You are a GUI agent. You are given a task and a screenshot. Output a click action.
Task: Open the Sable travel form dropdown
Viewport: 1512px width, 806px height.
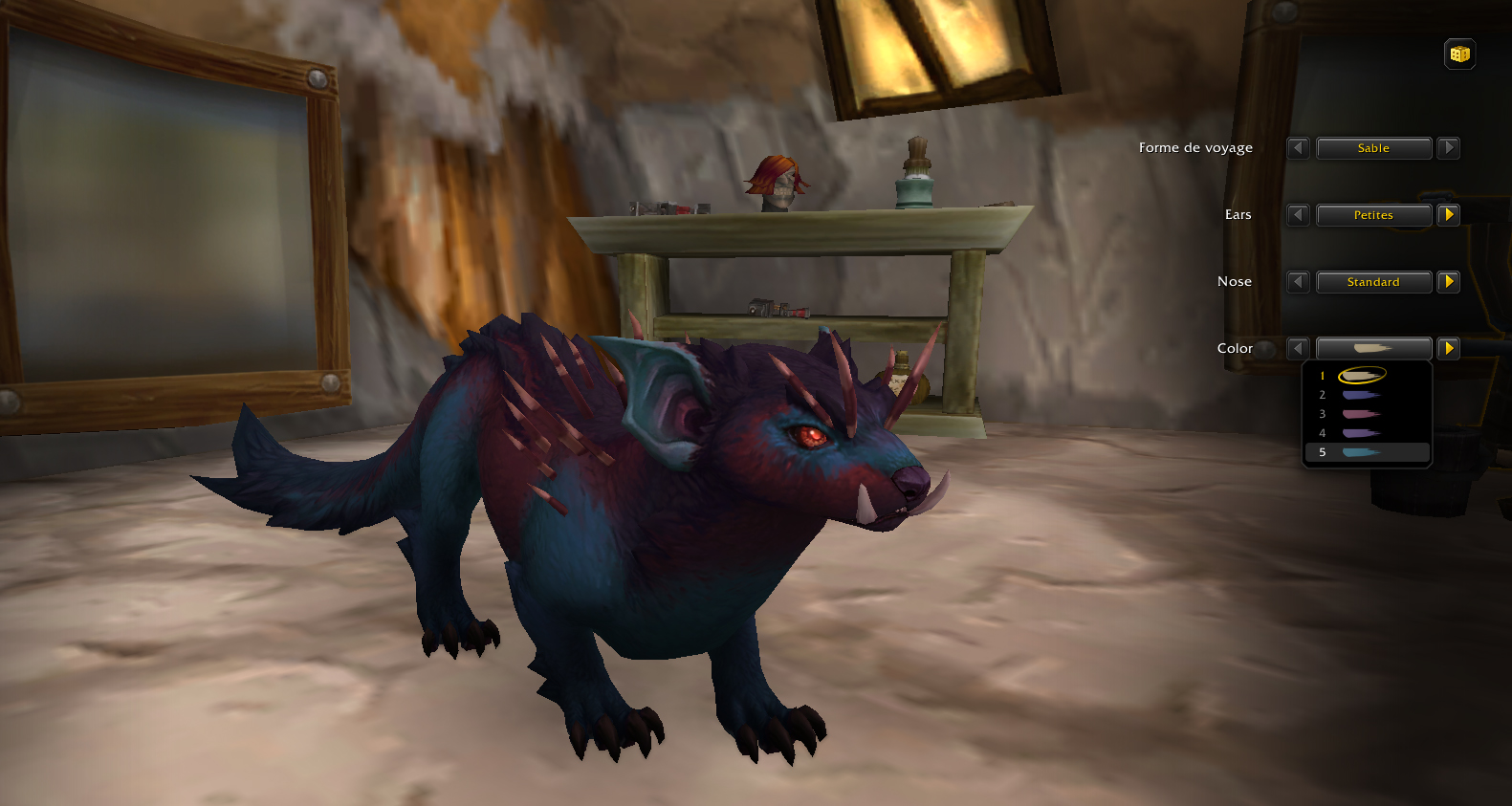[1374, 148]
